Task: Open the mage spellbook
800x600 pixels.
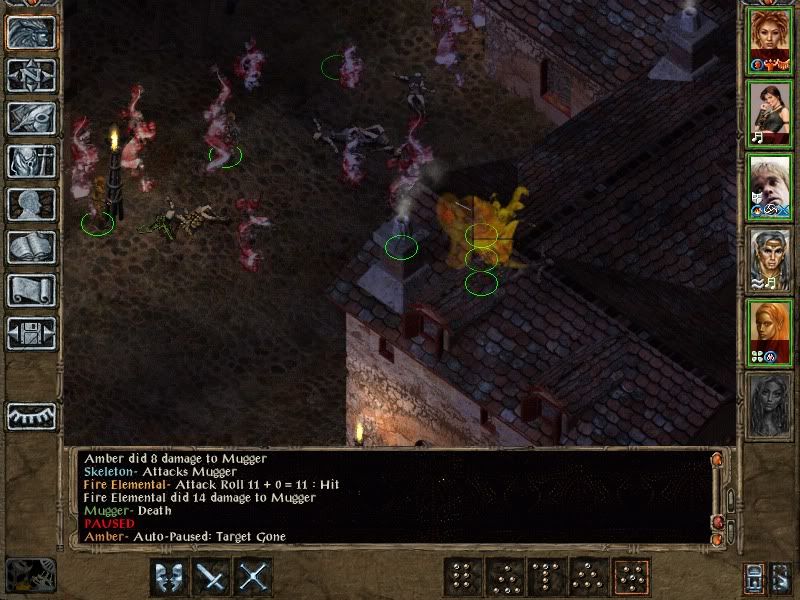Action: pyautogui.click(x=31, y=247)
